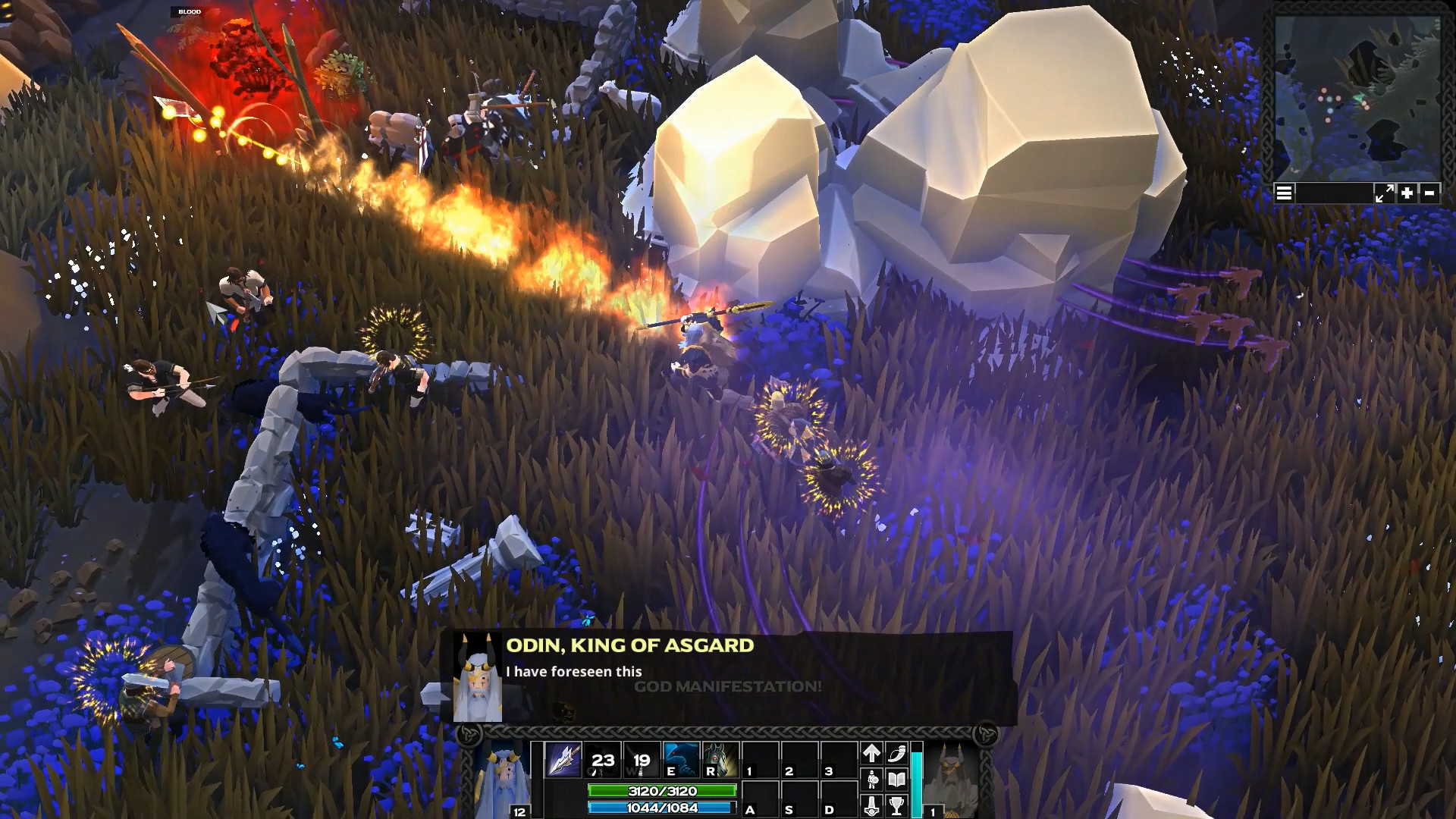Activate the horse R ability
The width and height of the screenshot is (1456, 819).
(x=720, y=759)
